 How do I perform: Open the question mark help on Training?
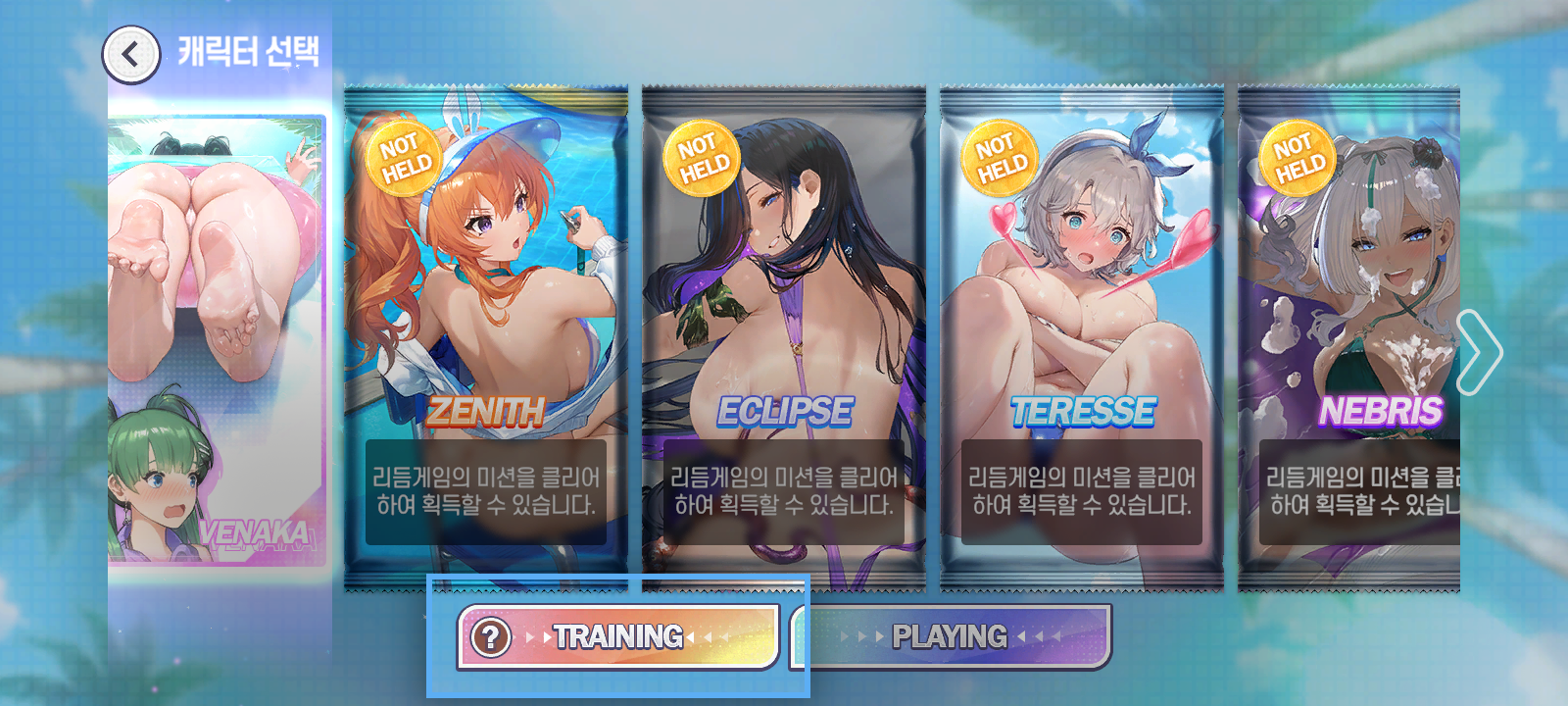(491, 637)
